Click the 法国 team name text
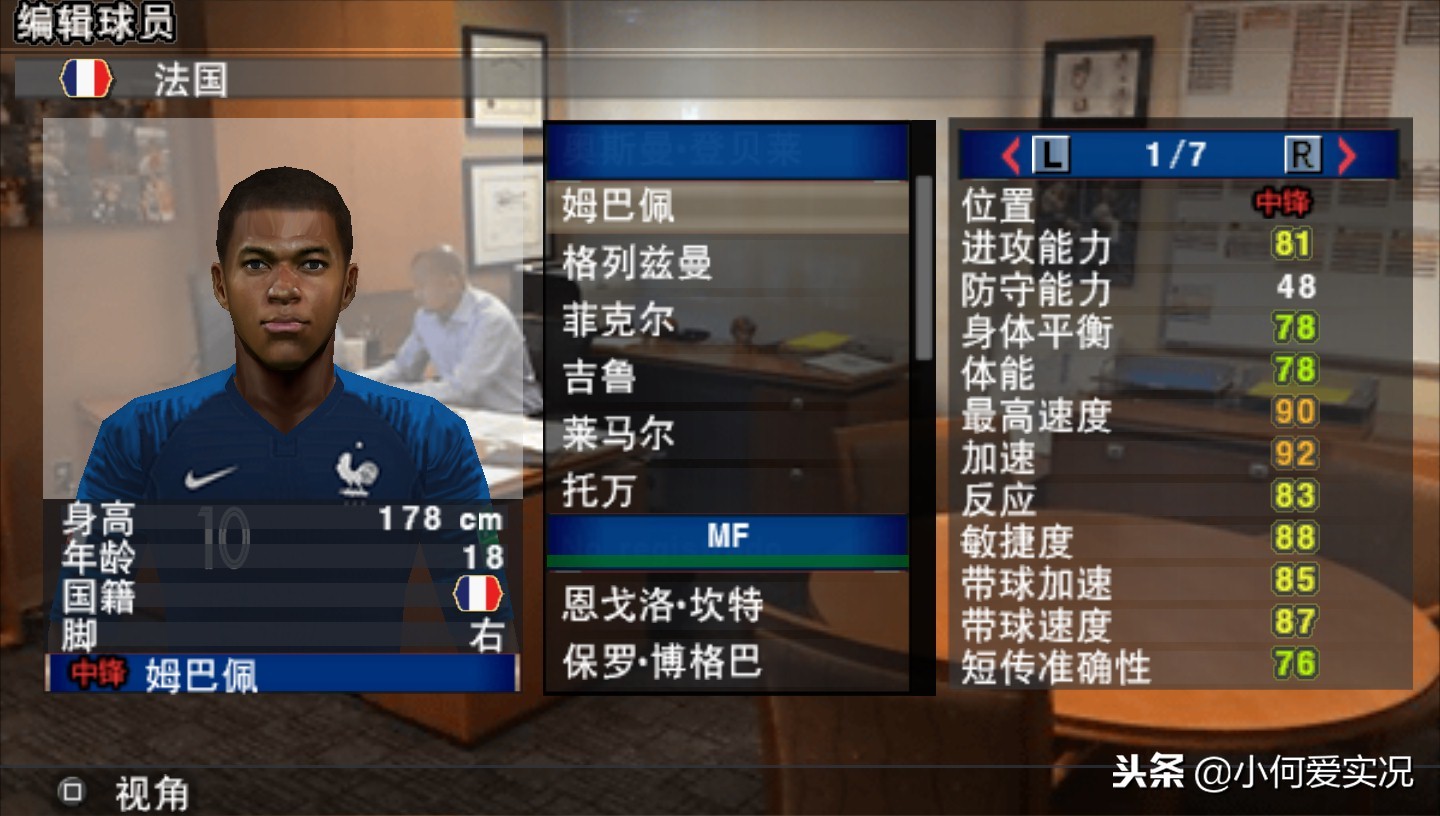Screen dimensions: 1440x816 [x=186, y=80]
